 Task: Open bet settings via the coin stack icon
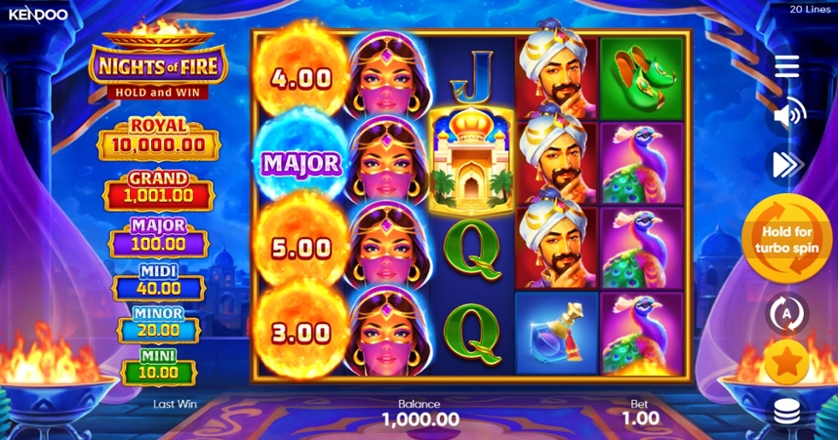point(787,410)
